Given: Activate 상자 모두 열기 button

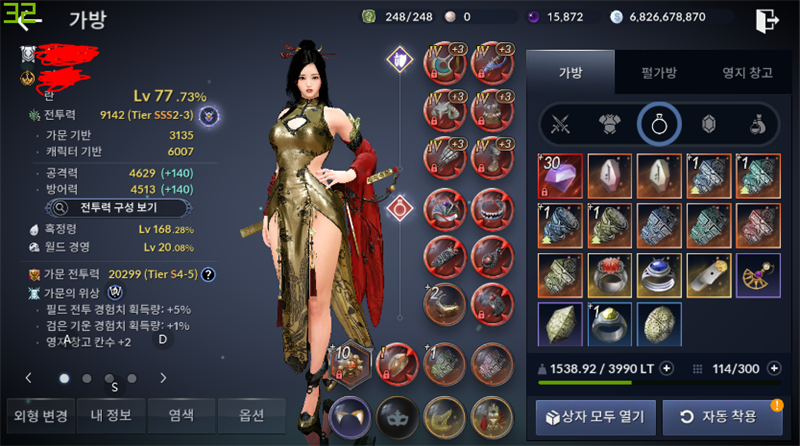Looking at the screenshot, I should pos(596,415).
